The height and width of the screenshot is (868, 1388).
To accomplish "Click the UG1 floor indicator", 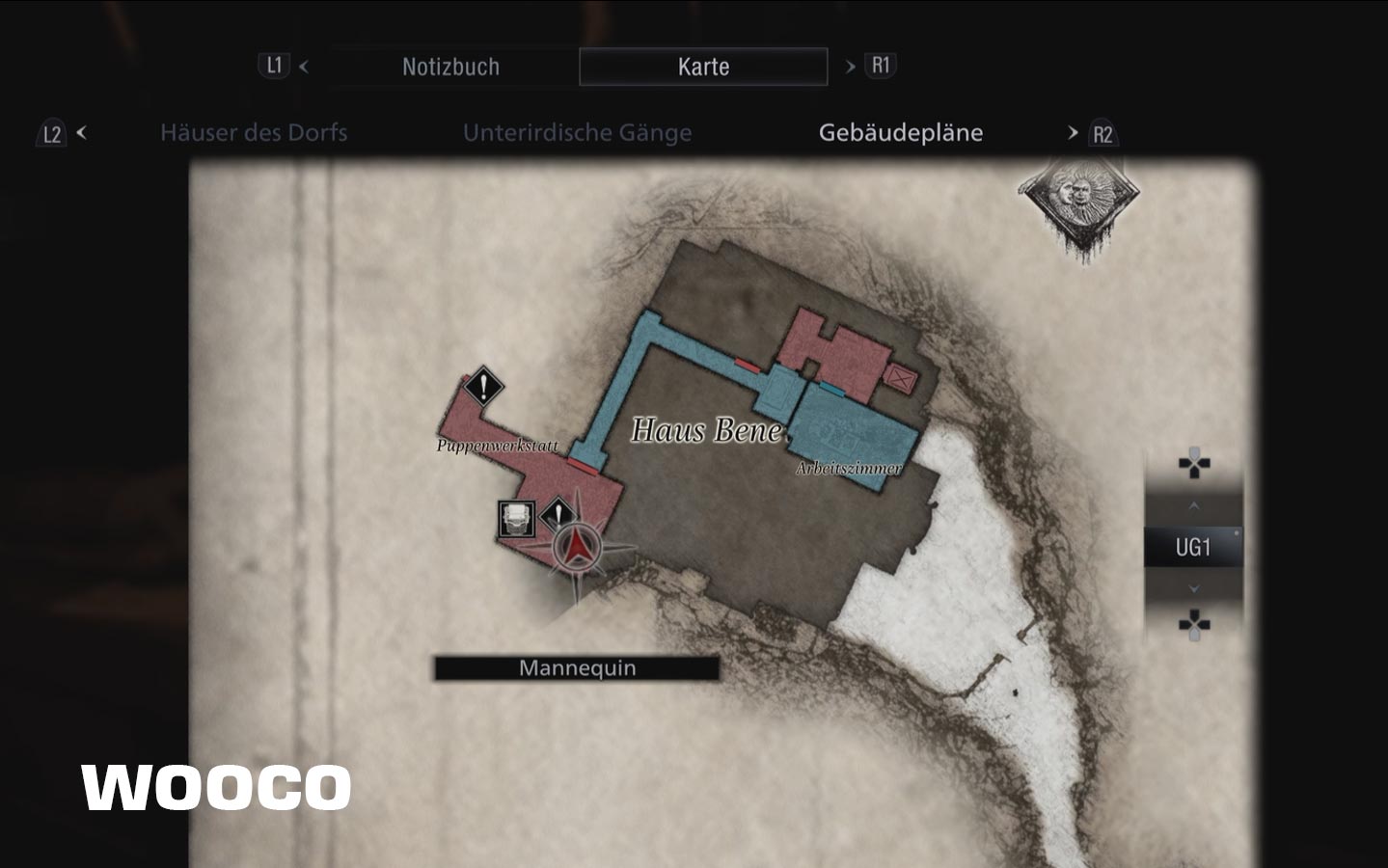I will coord(1192,548).
